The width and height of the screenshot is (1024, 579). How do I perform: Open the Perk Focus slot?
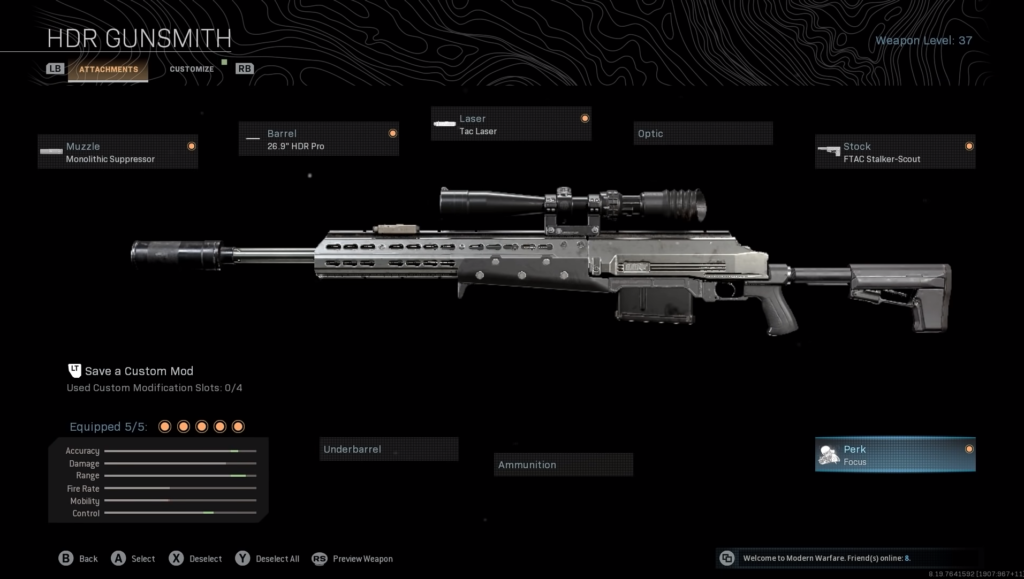pos(895,455)
